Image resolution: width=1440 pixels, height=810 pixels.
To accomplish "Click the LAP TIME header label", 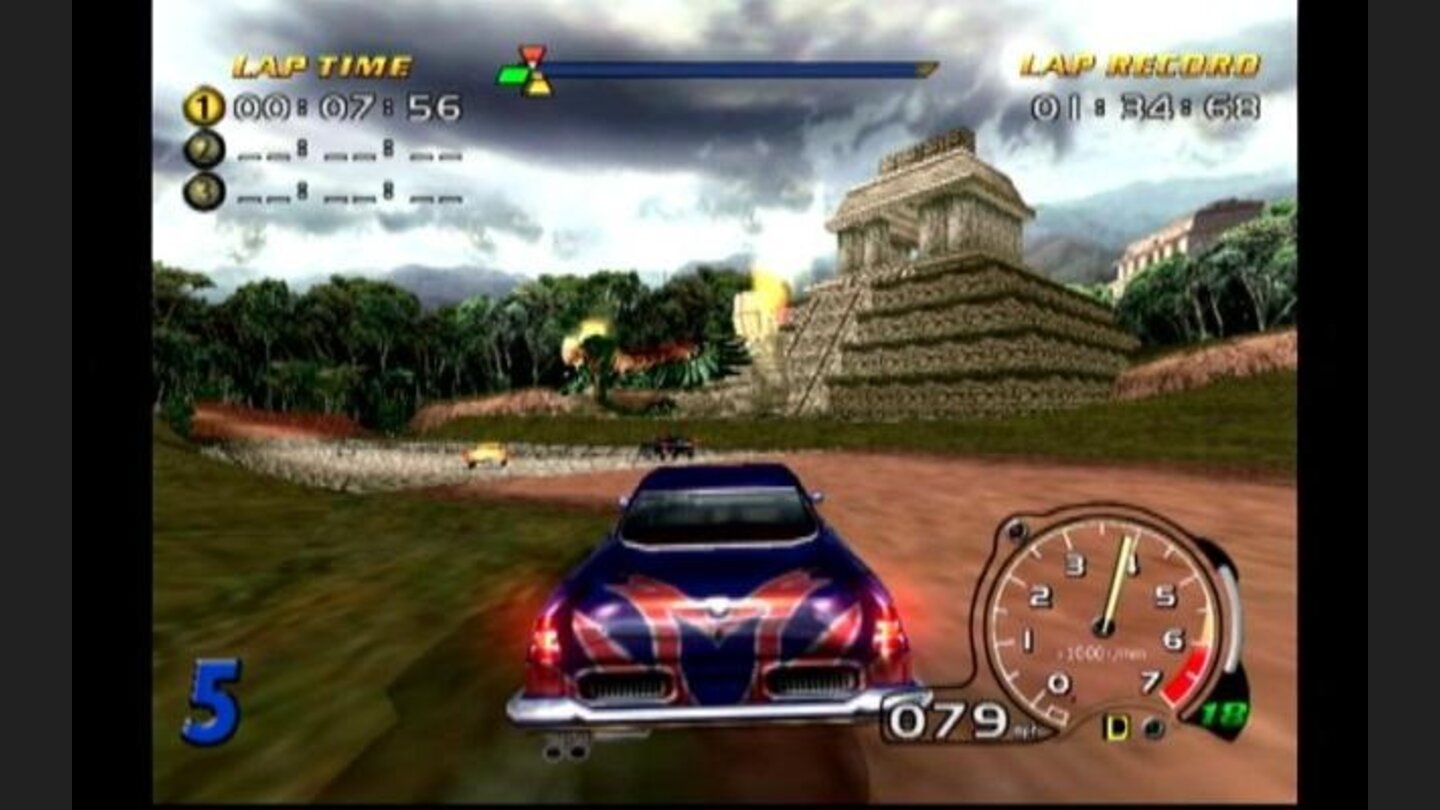I will [320, 63].
